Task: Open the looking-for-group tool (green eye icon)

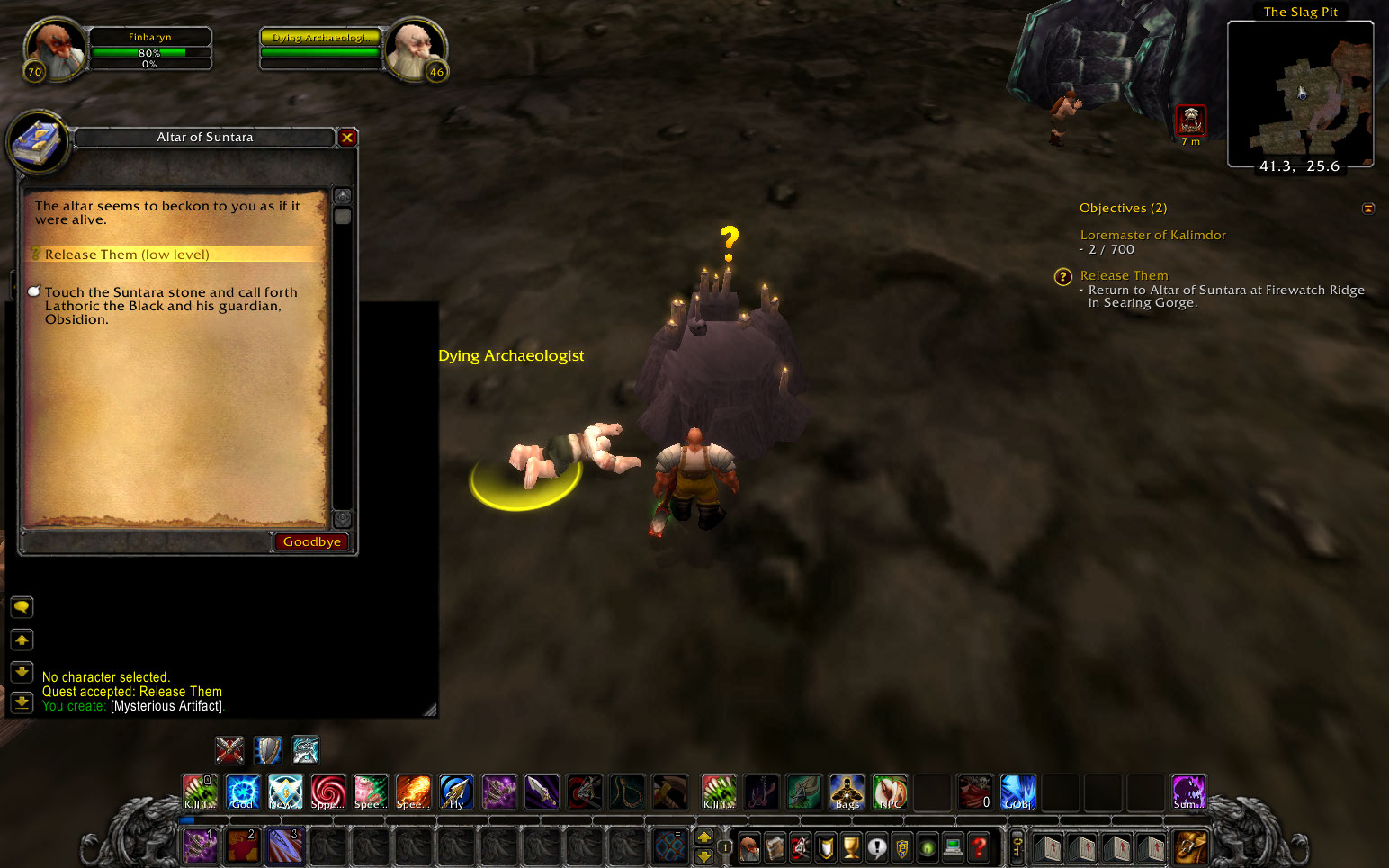Action: pyautogui.click(x=928, y=847)
